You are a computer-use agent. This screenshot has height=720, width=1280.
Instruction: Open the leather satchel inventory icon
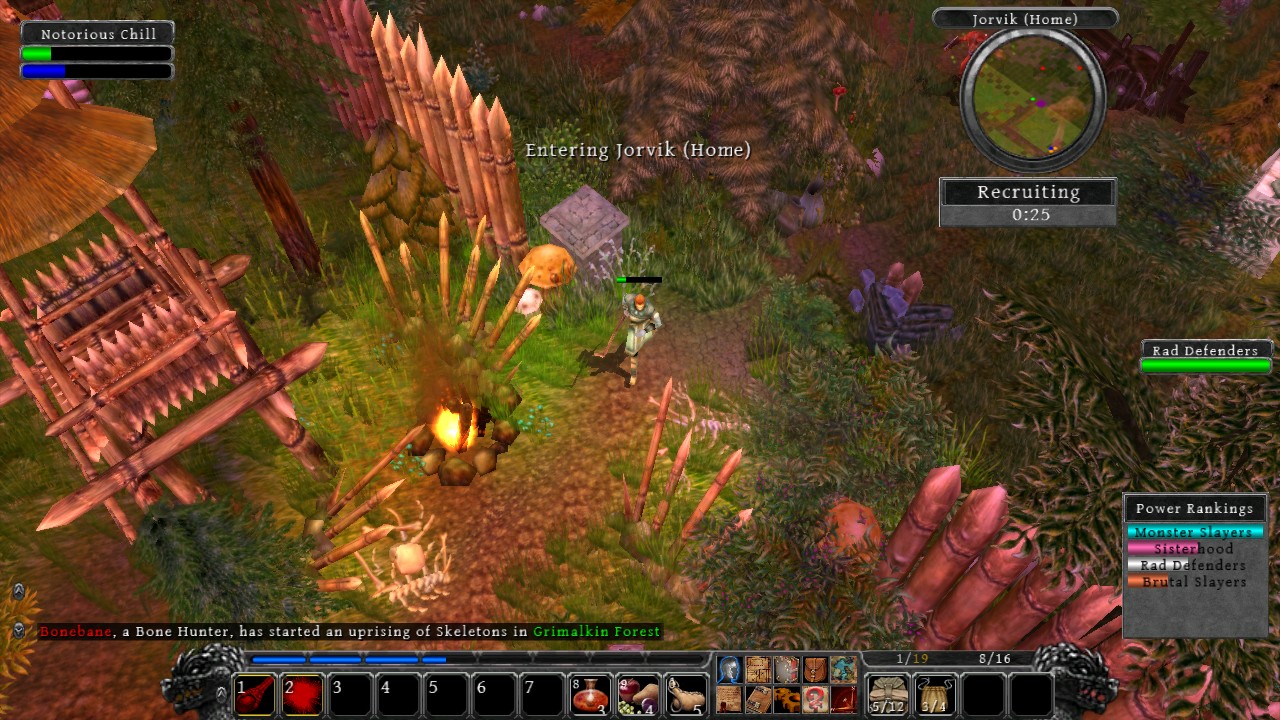pyautogui.click(x=815, y=670)
